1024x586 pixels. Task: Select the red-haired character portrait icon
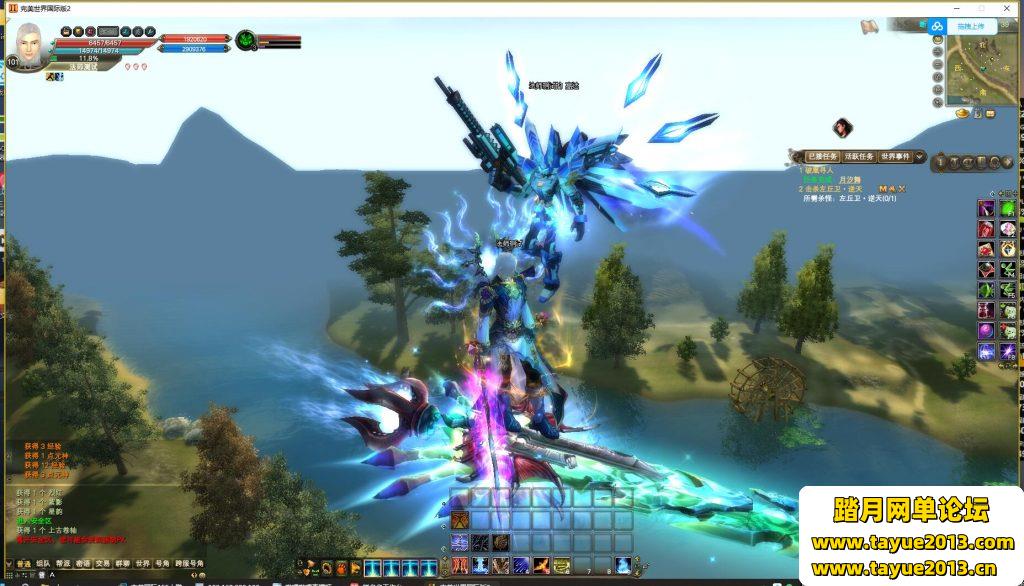843,127
